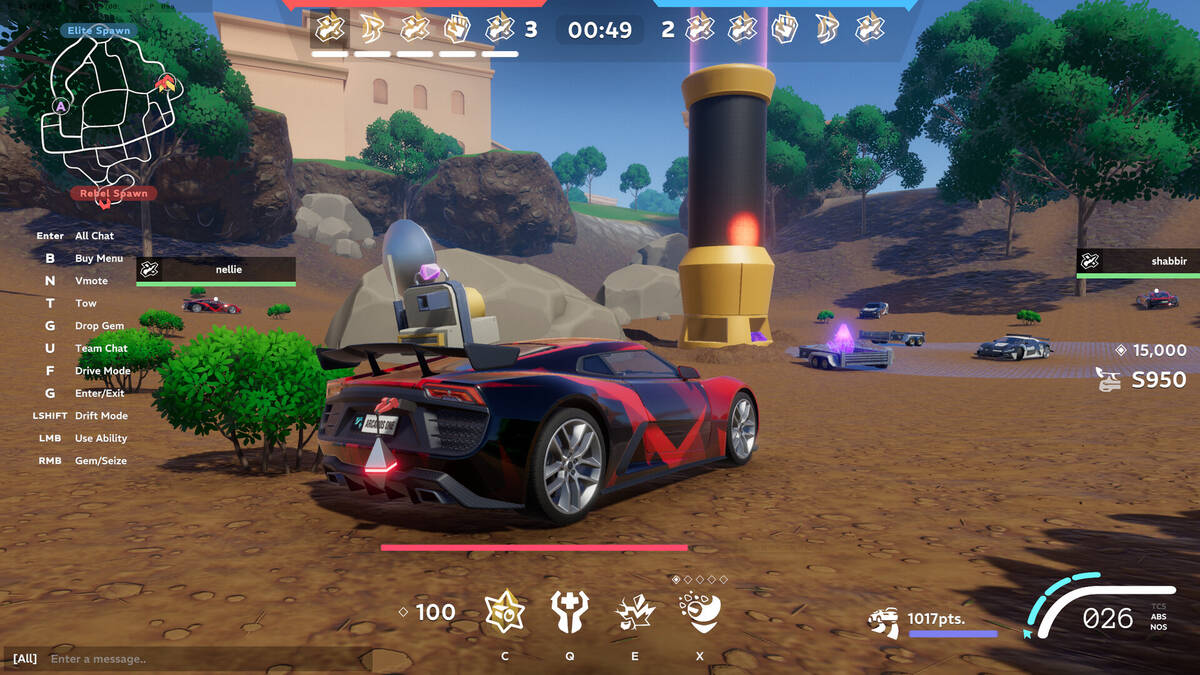Screen dimensions: 1200x675
Task: Select the Rebel Spawn label on minimap
Action: [113, 193]
